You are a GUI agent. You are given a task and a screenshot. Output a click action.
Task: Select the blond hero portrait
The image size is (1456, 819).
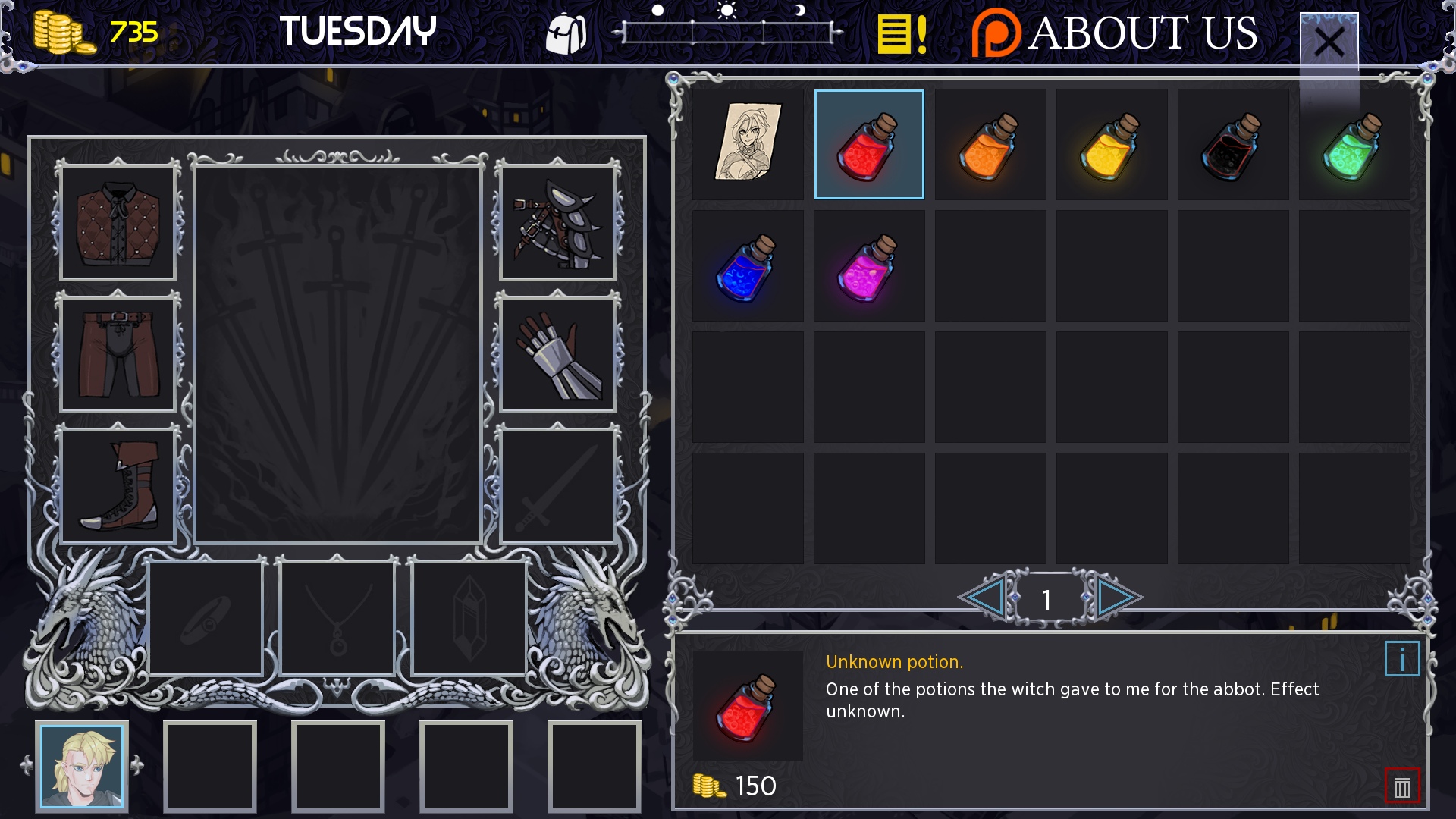(x=82, y=766)
